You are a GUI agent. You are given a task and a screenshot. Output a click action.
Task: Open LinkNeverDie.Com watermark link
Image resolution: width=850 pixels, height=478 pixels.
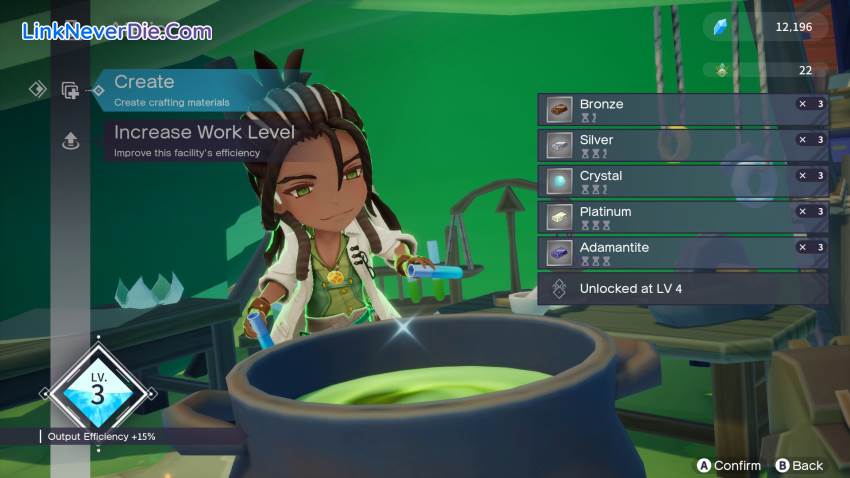117,31
